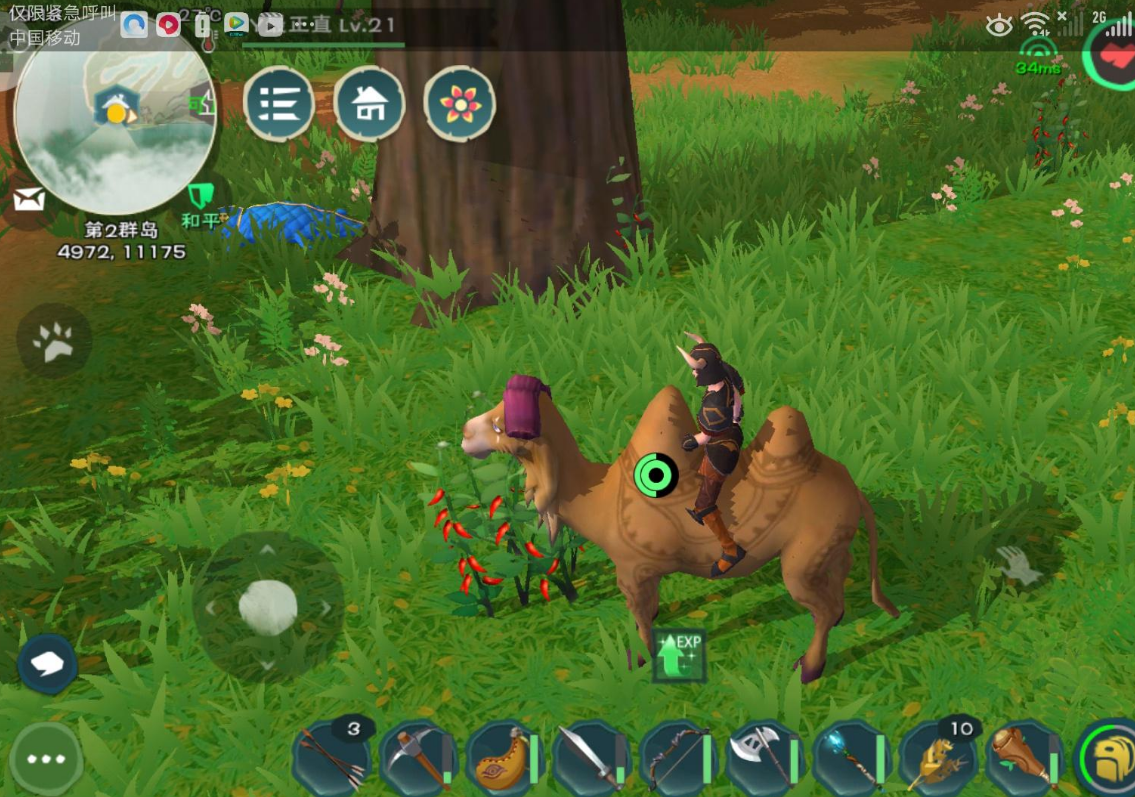Select the pickaxe hotbar slot
This screenshot has height=797, width=1135.
tap(418, 757)
